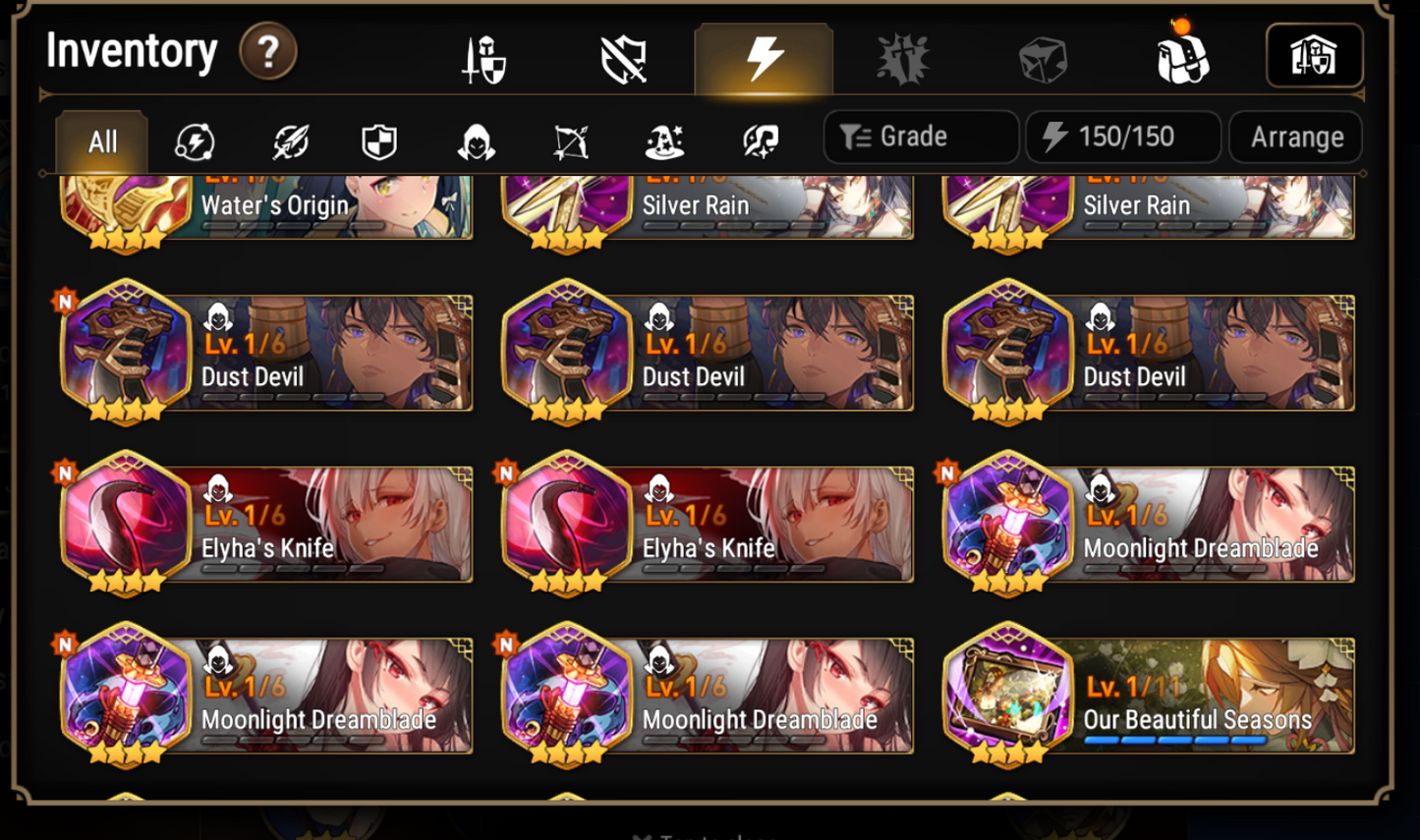The width and height of the screenshot is (1420, 840).
Task: Filter artifacts by the Ranger bow icon
Action: (571, 141)
